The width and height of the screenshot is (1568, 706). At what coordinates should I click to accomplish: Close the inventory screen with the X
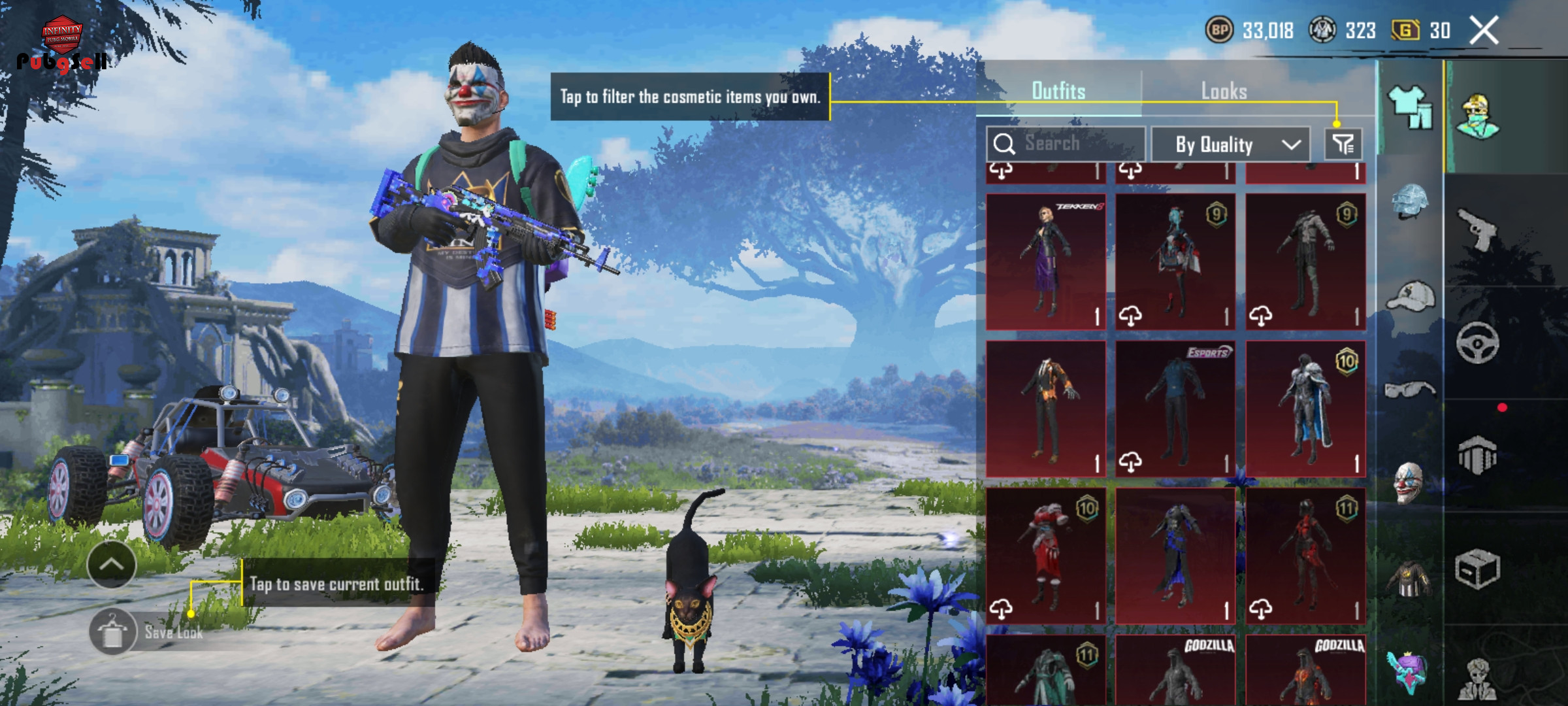1484,31
